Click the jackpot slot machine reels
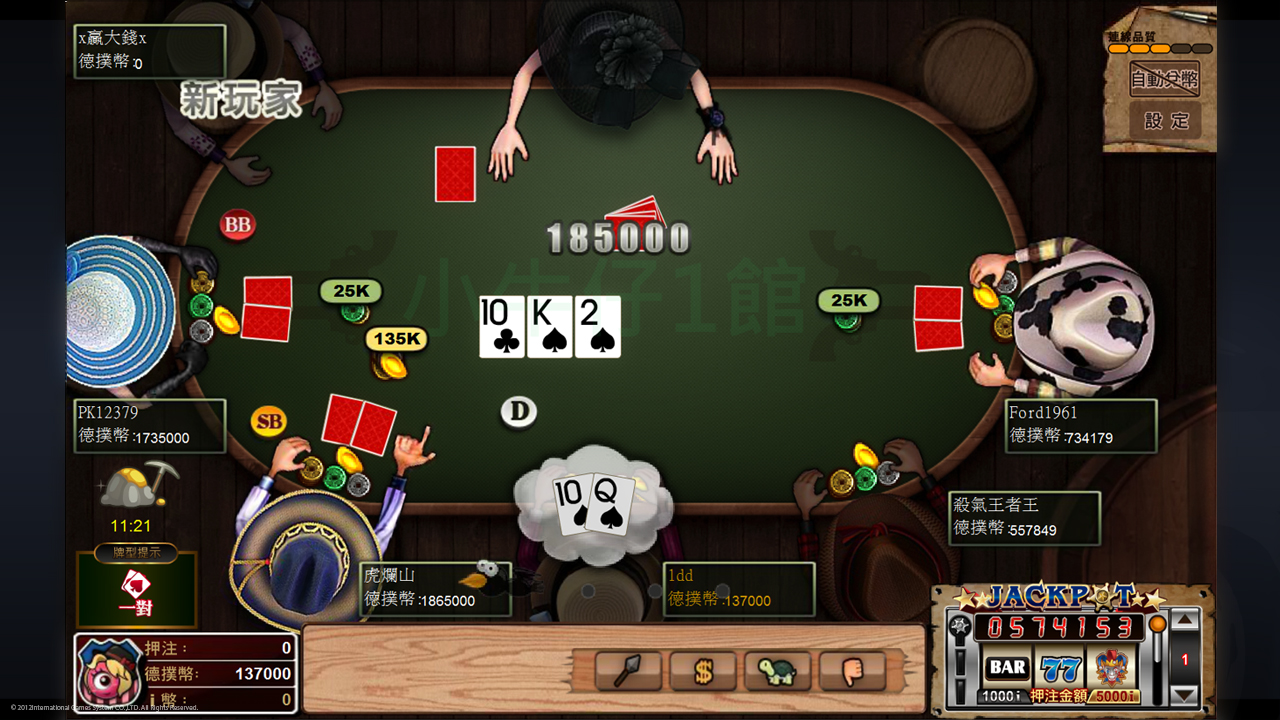 point(1059,667)
